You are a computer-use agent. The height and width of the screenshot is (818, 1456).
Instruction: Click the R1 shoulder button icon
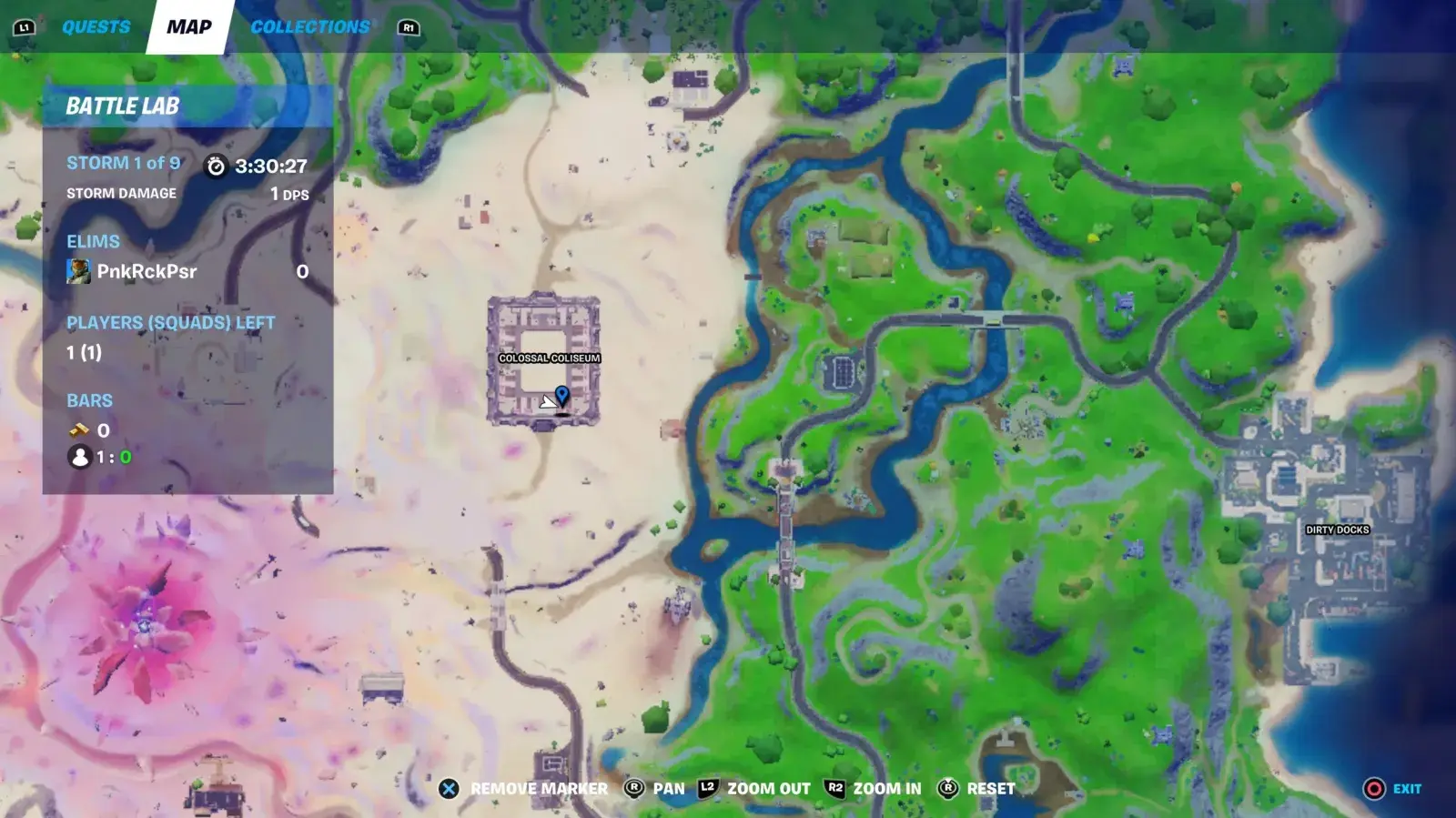tap(407, 27)
